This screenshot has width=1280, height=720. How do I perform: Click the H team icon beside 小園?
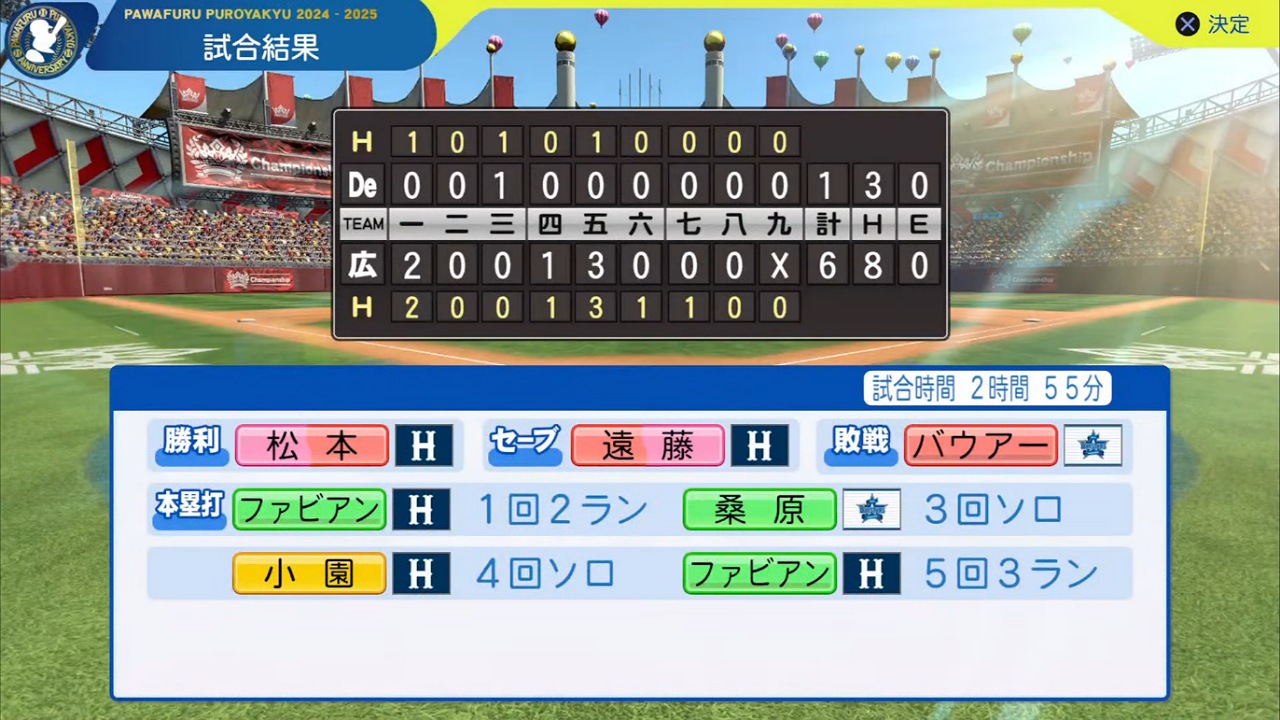pyautogui.click(x=421, y=573)
